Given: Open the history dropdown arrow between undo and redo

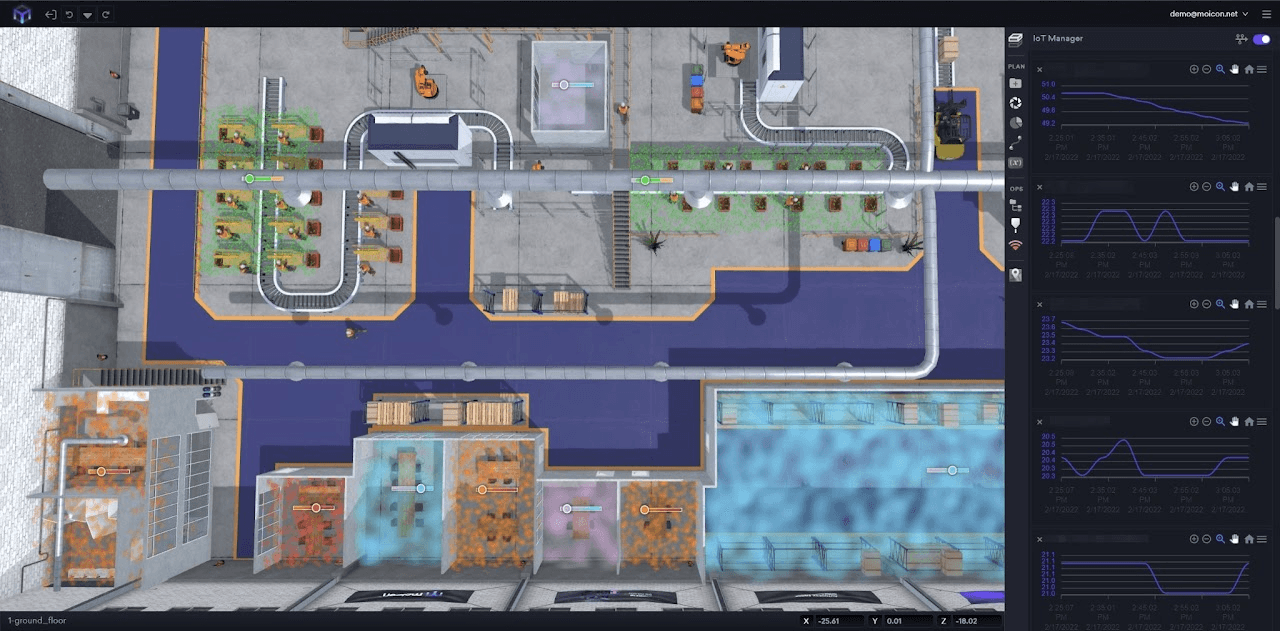Looking at the screenshot, I should pyautogui.click(x=88, y=15).
